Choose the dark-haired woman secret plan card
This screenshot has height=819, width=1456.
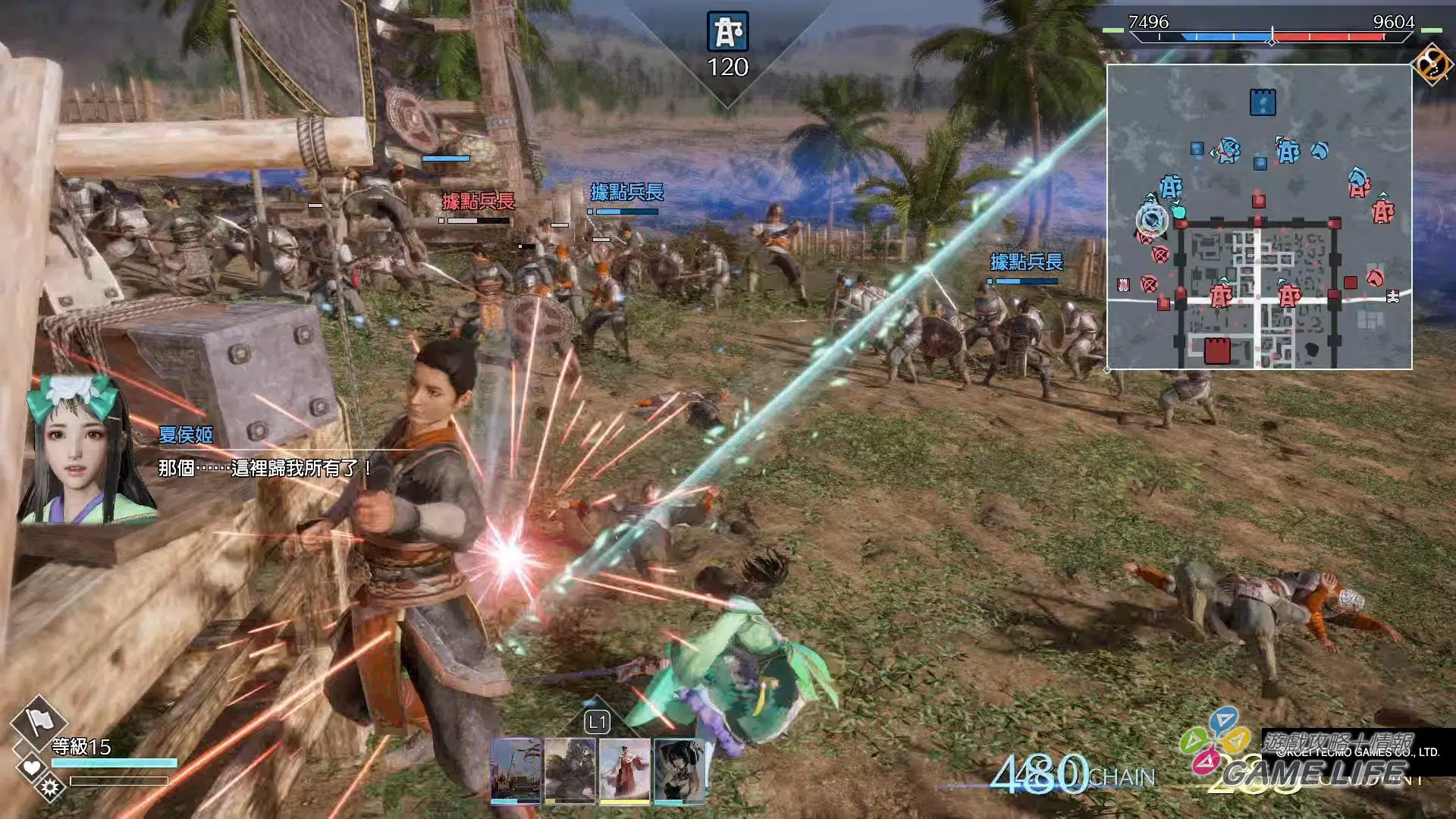679,769
